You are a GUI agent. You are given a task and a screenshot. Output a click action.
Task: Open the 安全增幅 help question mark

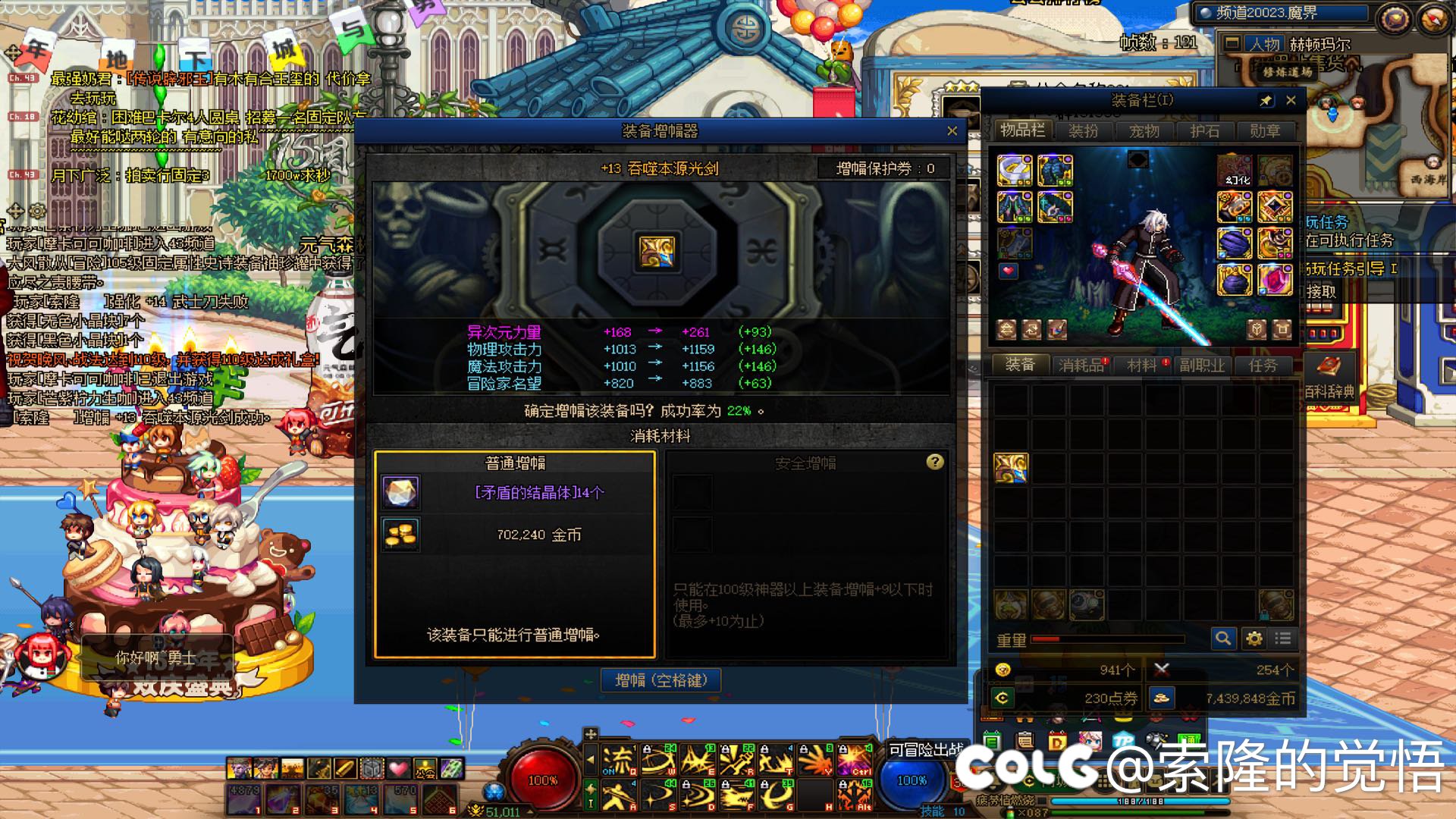pyautogui.click(x=935, y=462)
